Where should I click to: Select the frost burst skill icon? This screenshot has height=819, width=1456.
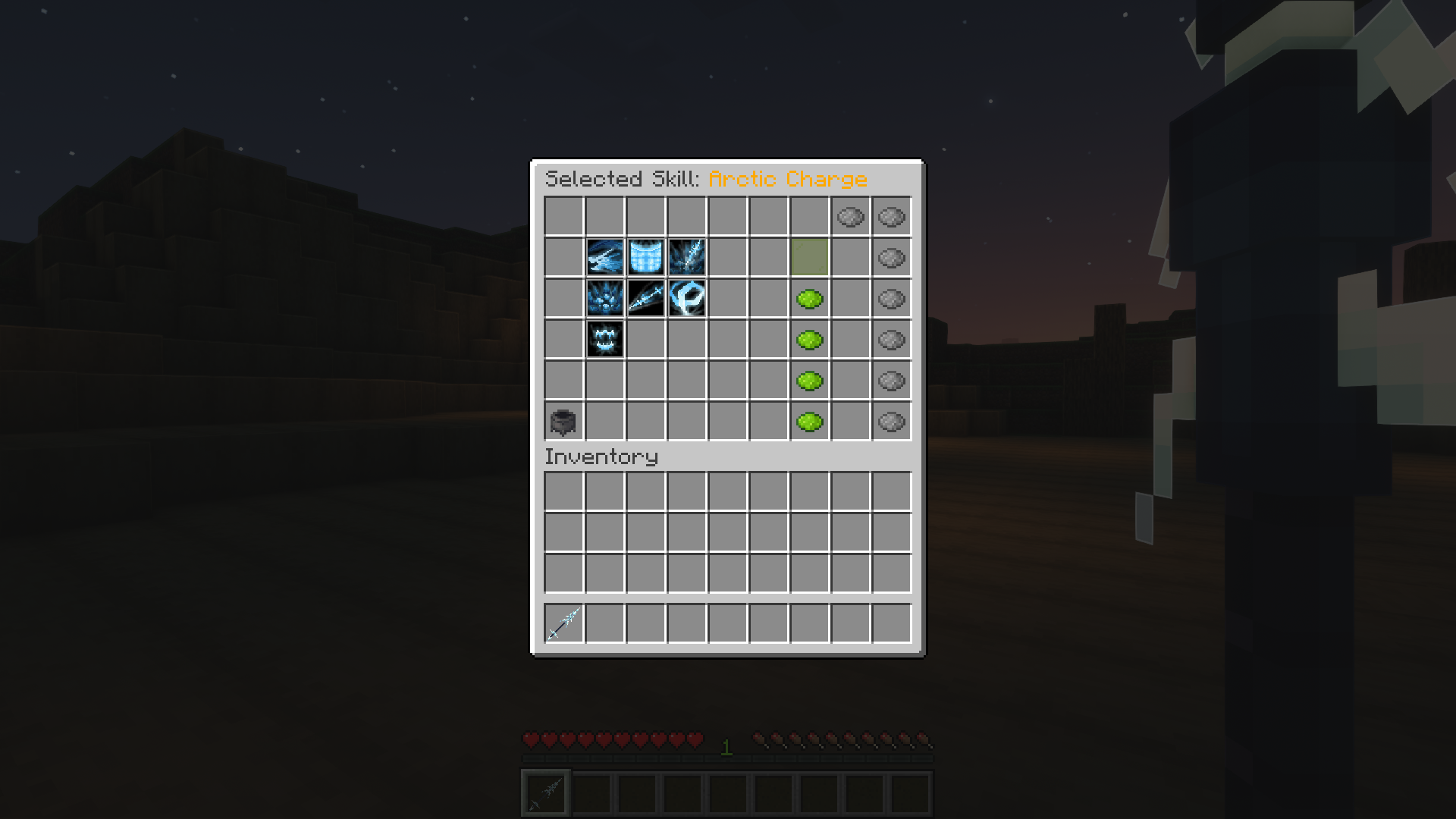point(604,299)
